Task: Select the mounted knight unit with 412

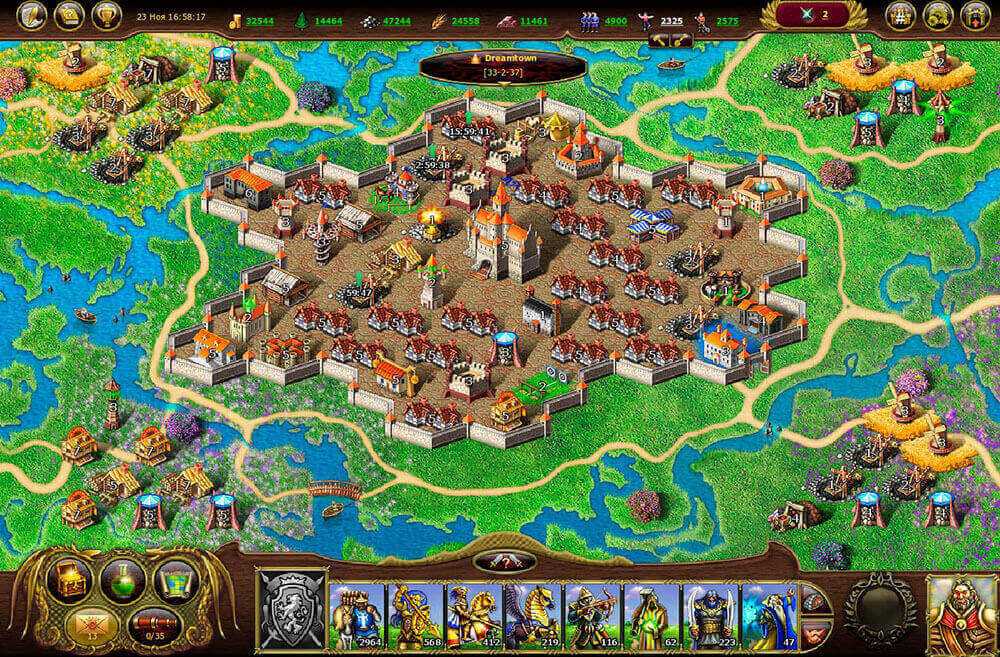Action: [475, 612]
